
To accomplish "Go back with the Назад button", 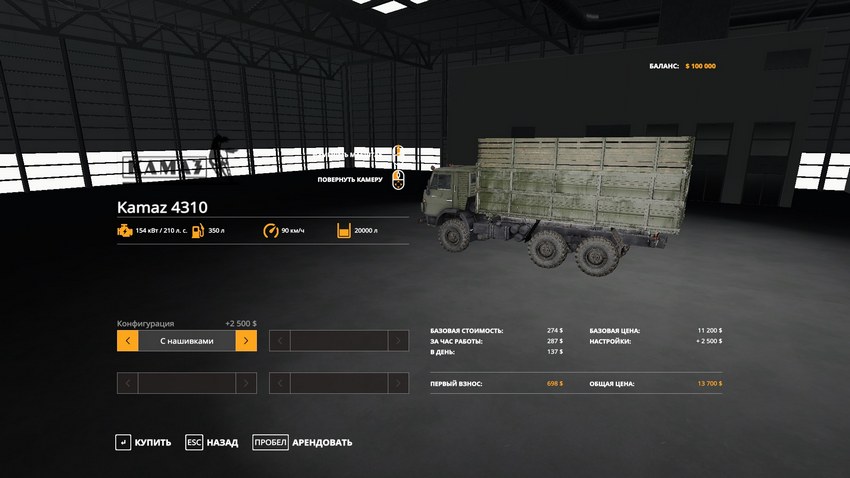I will (x=212, y=442).
